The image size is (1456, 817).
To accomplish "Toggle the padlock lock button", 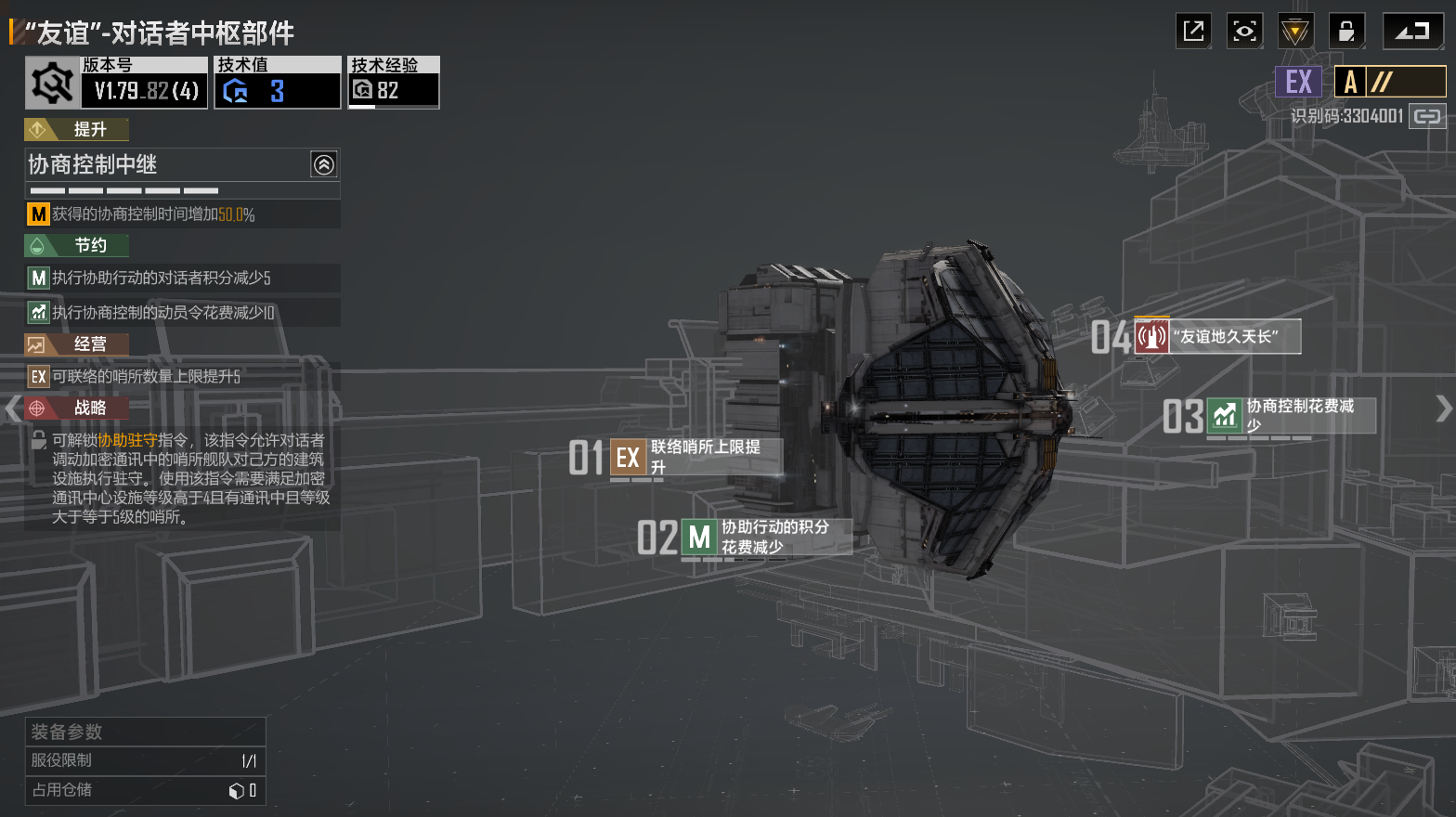I will tap(1345, 32).
